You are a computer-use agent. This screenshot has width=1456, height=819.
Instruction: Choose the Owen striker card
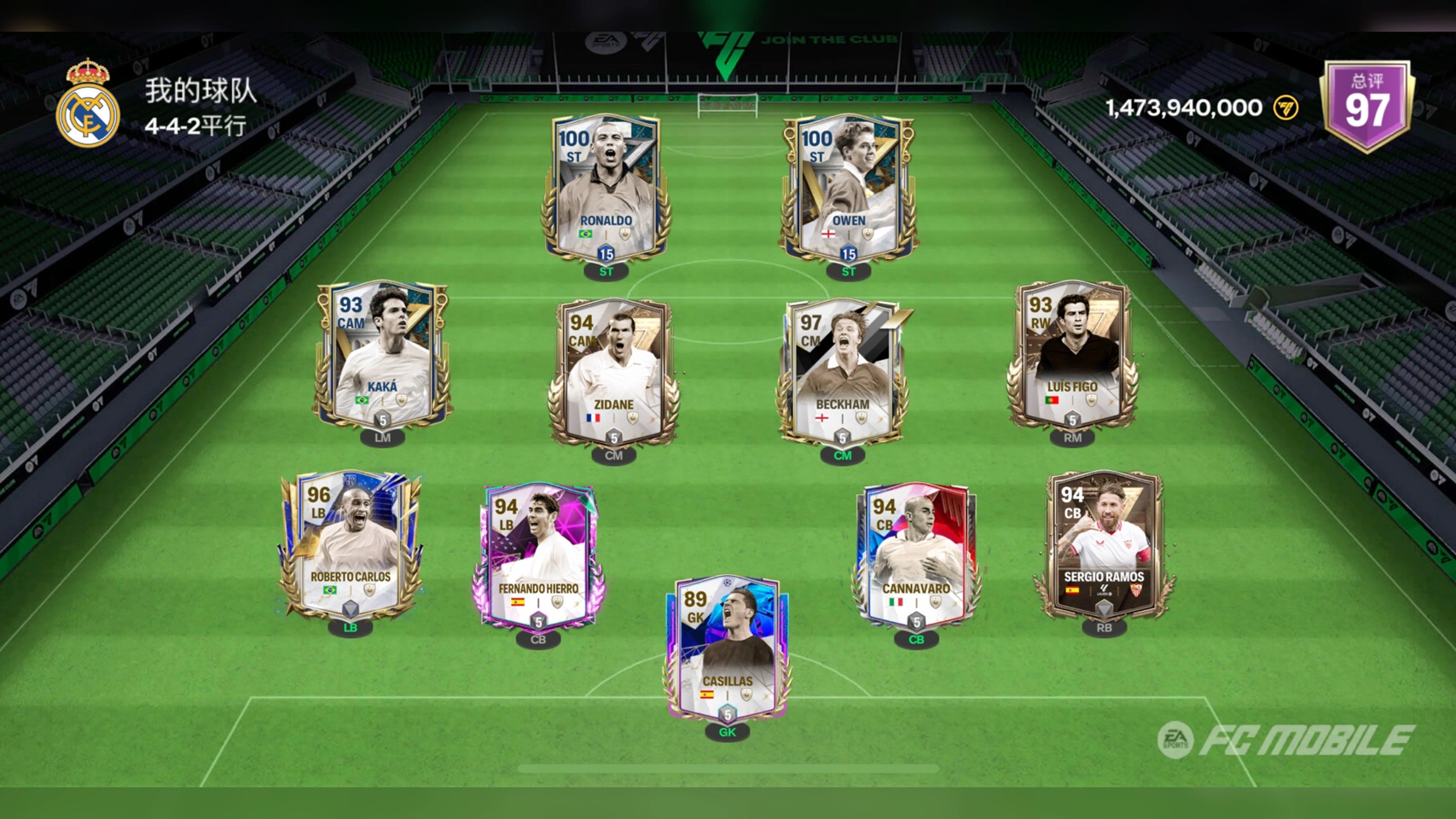point(848,188)
